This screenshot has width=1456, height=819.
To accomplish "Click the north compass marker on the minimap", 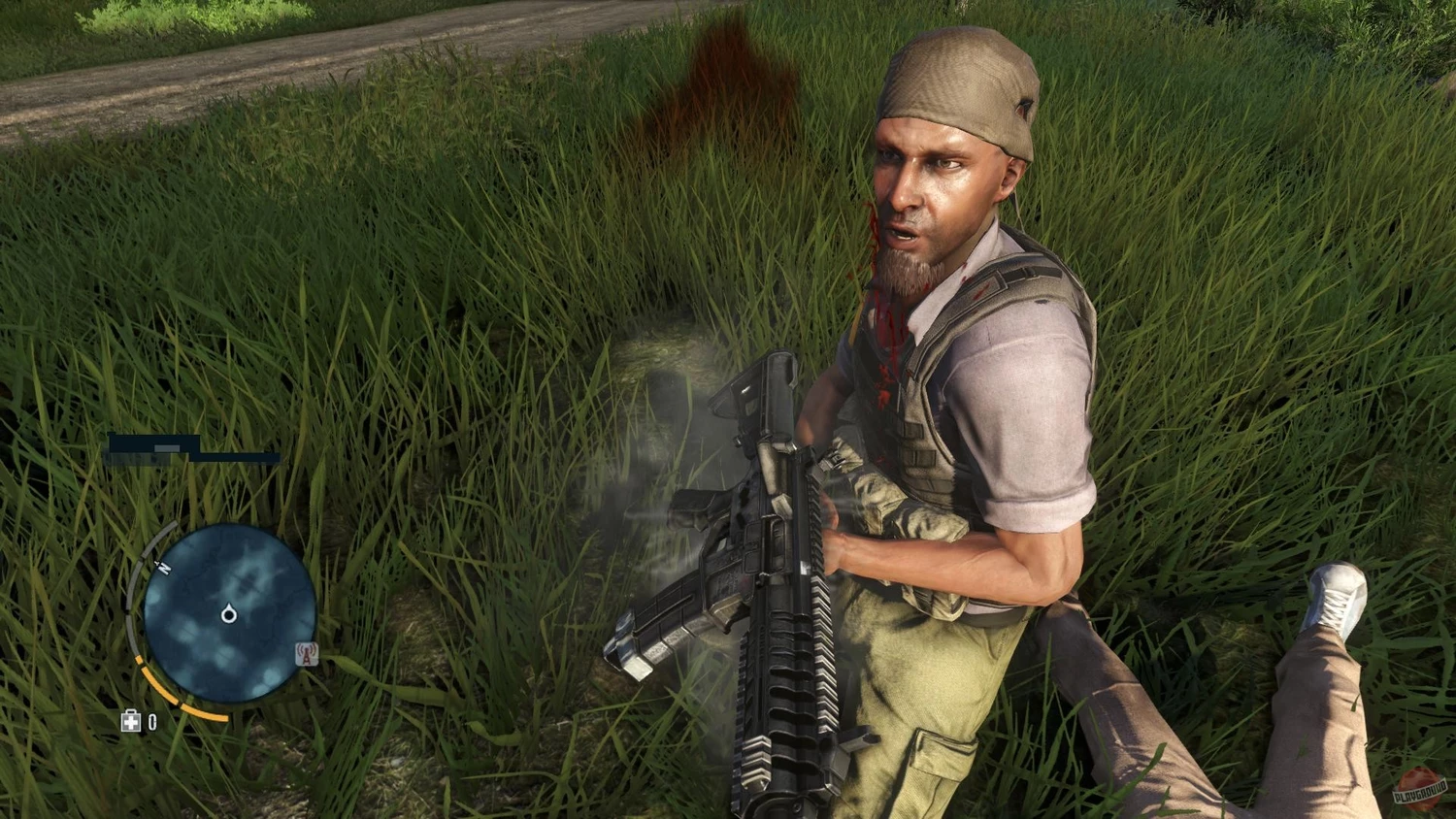I will coord(163,568).
